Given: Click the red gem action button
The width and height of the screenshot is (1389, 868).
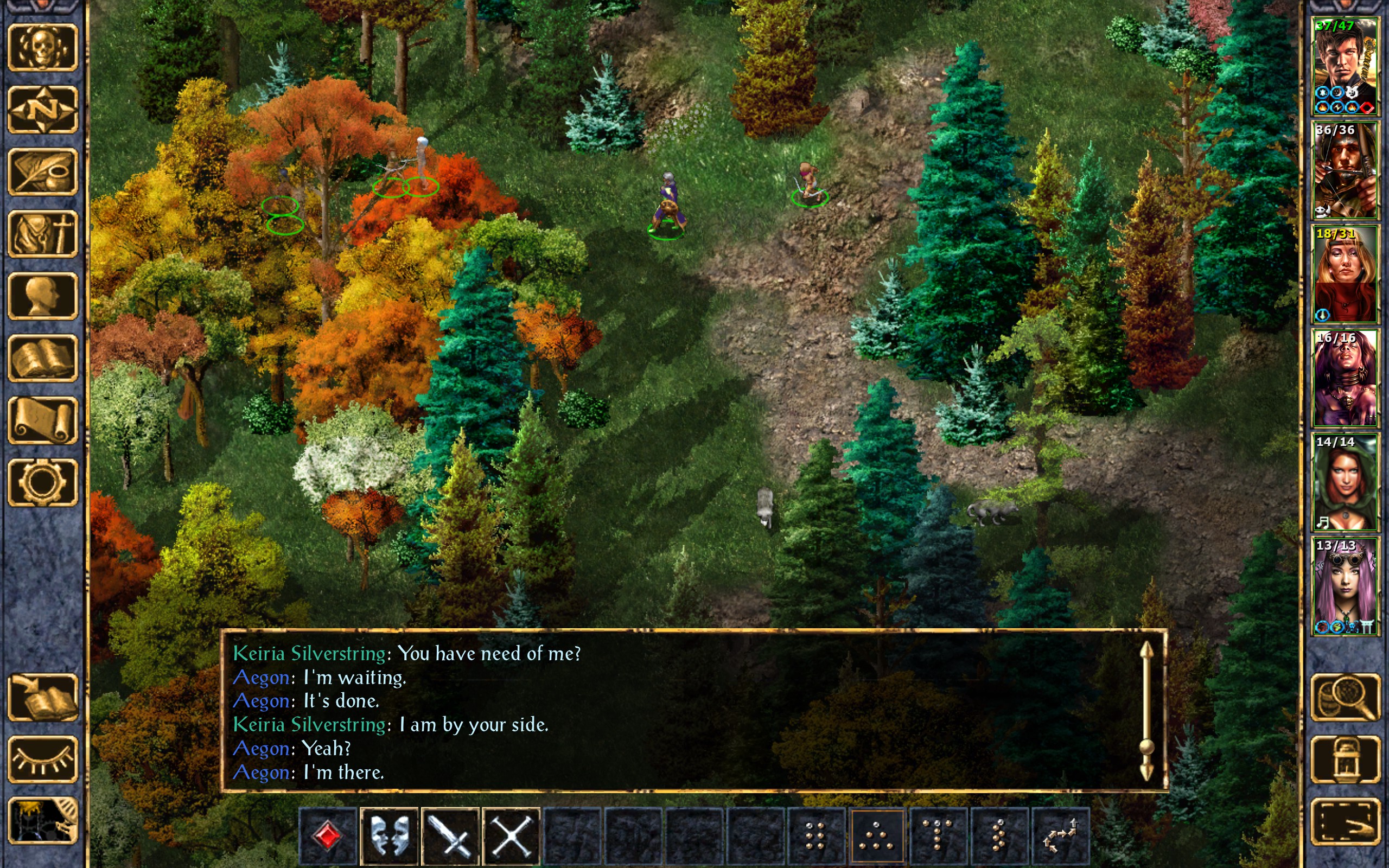Looking at the screenshot, I should click(328, 836).
